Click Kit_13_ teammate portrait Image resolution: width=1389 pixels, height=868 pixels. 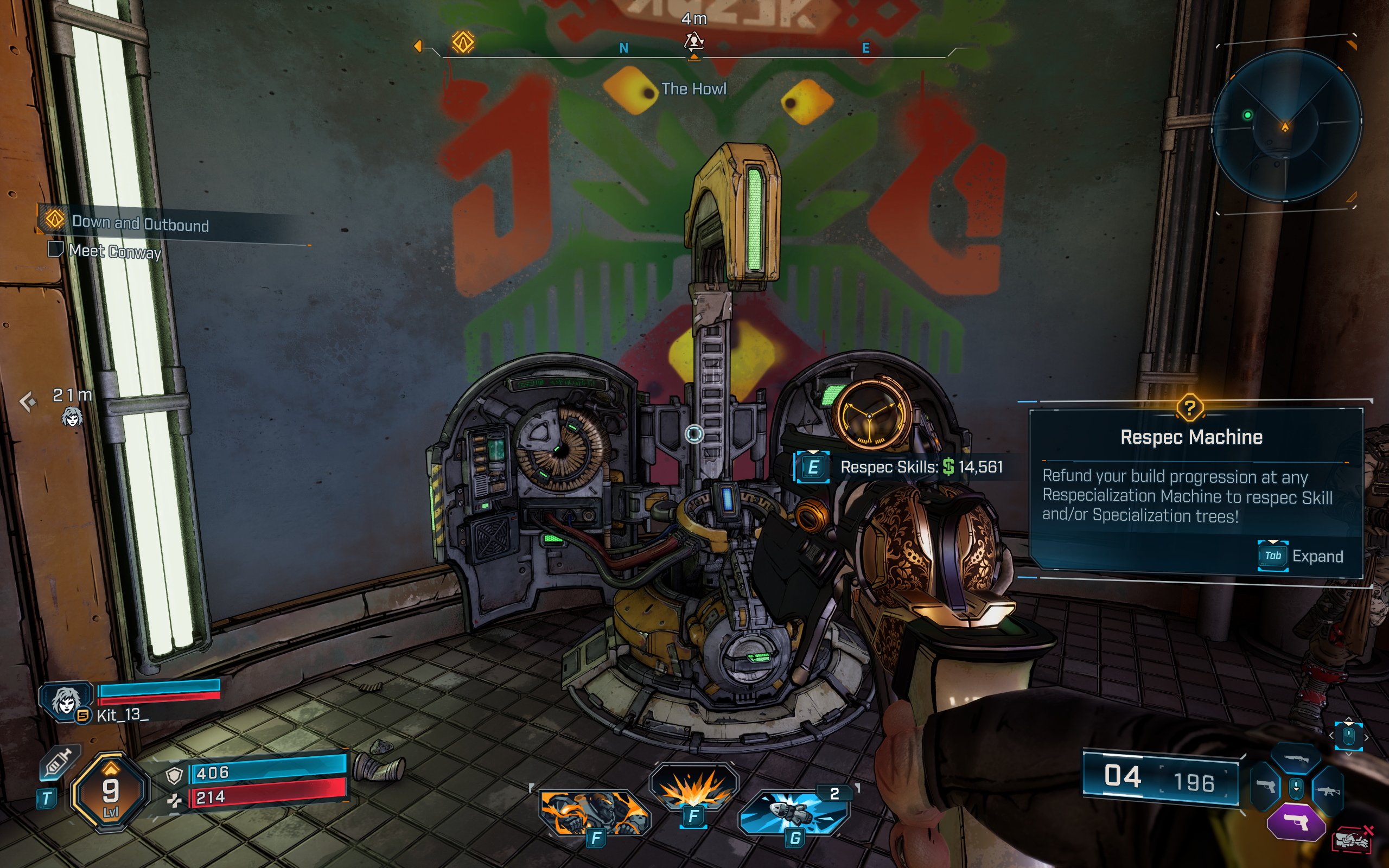tap(65, 701)
